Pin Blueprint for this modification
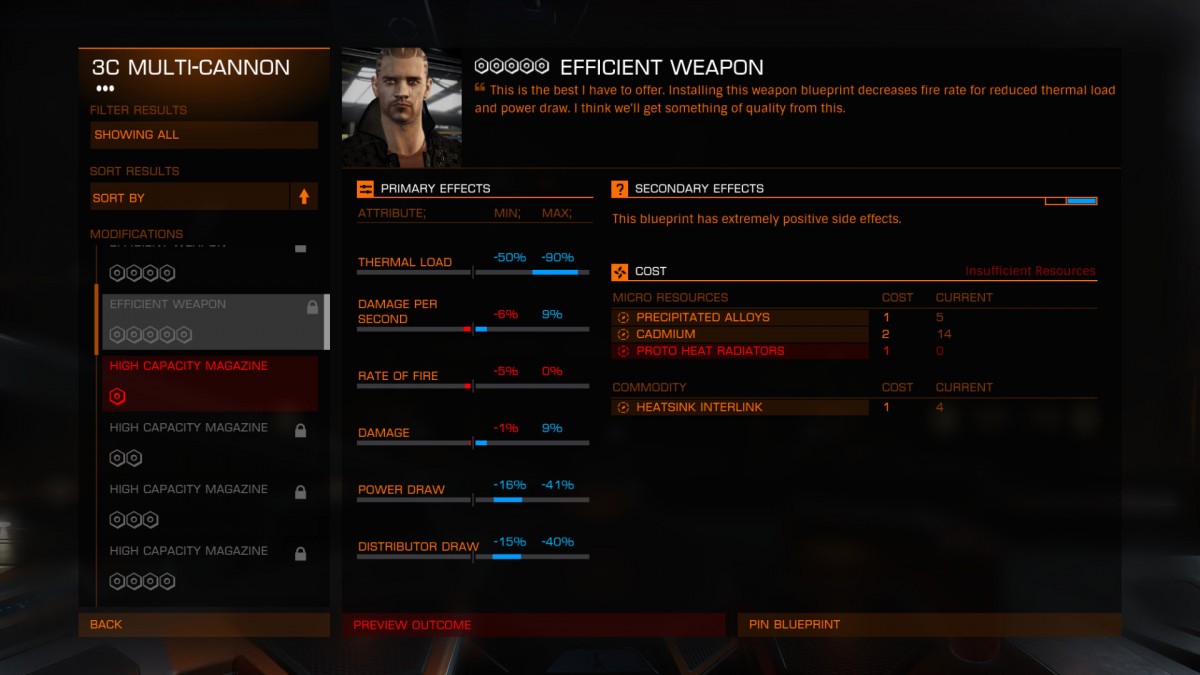Image resolution: width=1200 pixels, height=675 pixels. (x=929, y=625)
